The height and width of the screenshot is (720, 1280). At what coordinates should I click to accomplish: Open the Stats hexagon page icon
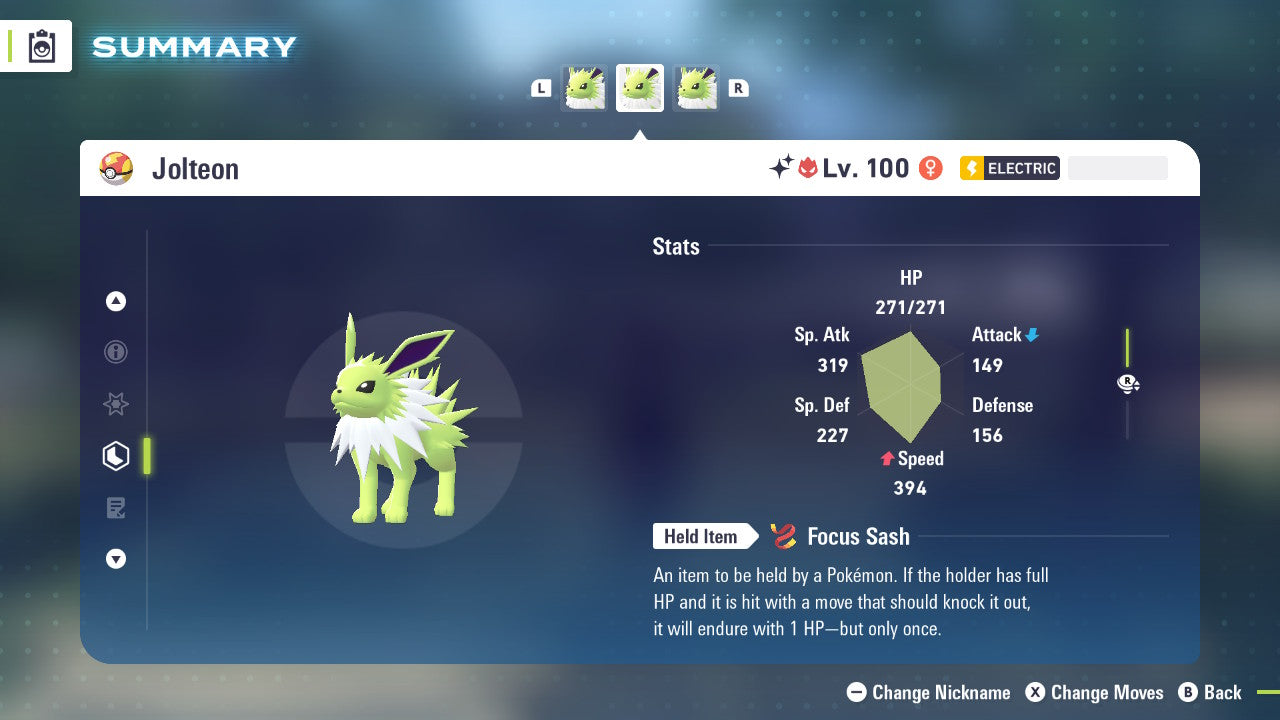[x=116, y=456]
